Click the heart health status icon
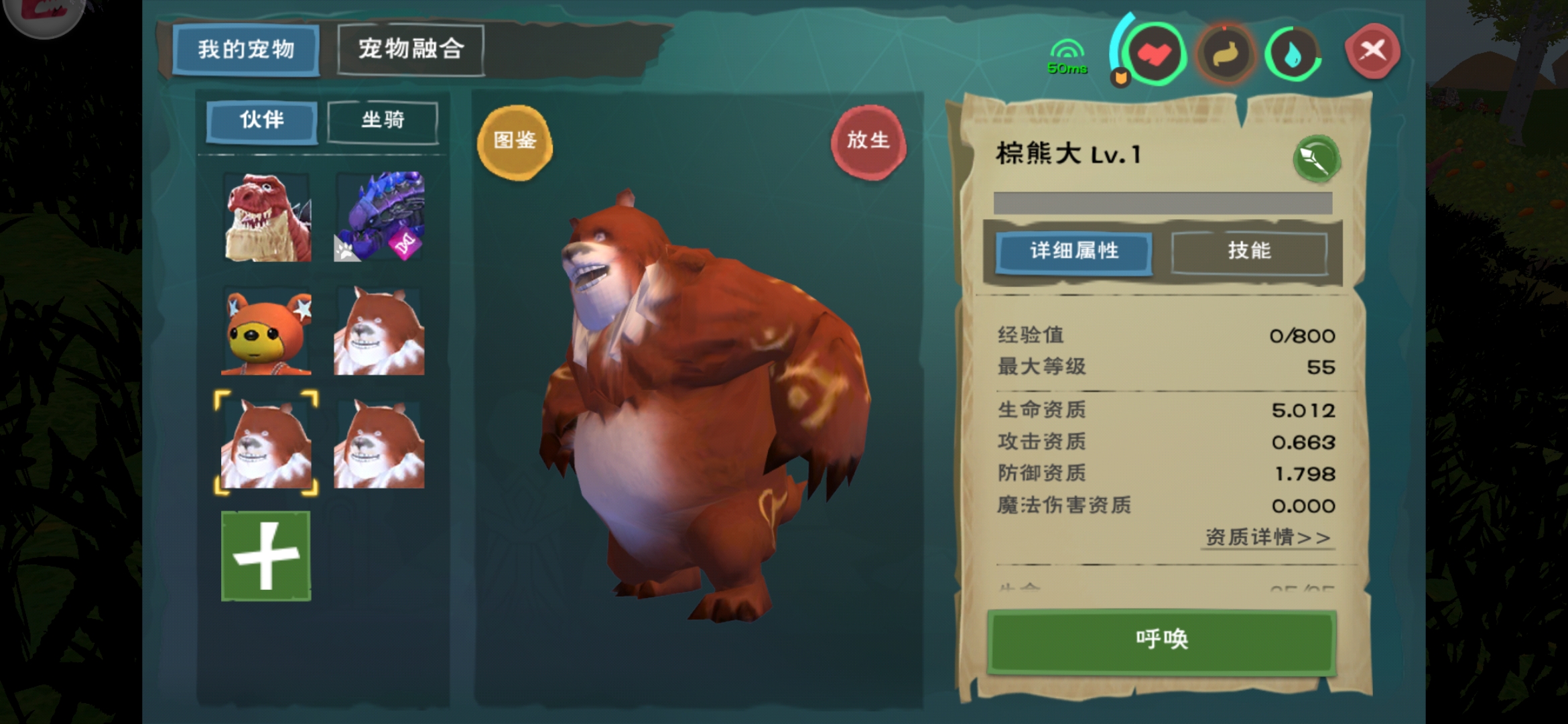Screen dimensions: 1568x724 [1156, 55]
